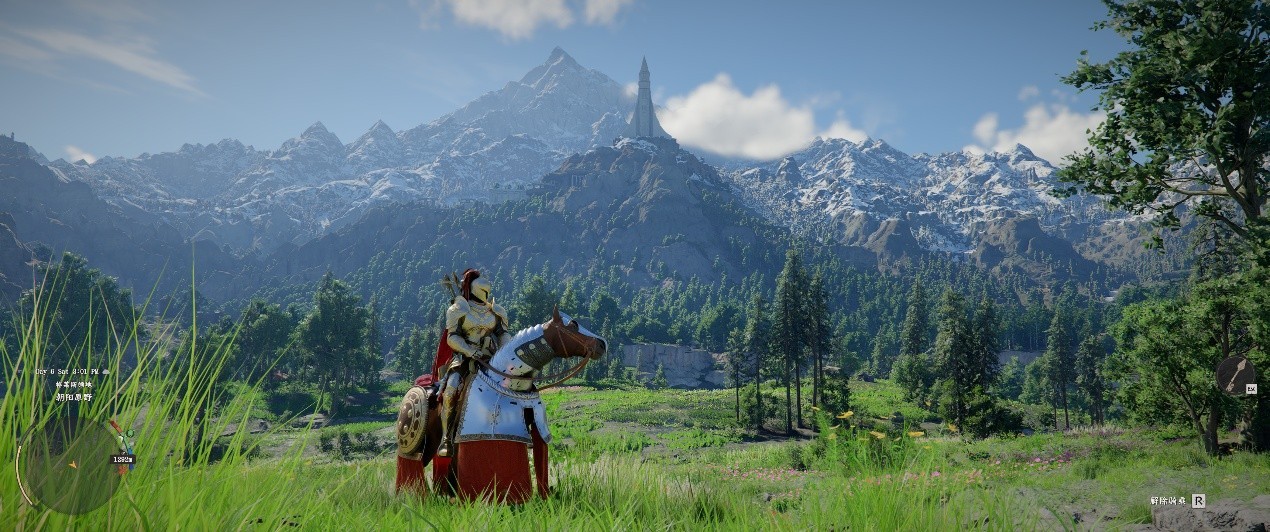Screen dimensions: 1270x532
Task: Select the arrow weapon icon
Action: pyautogui.click(x=1234, y=375)
